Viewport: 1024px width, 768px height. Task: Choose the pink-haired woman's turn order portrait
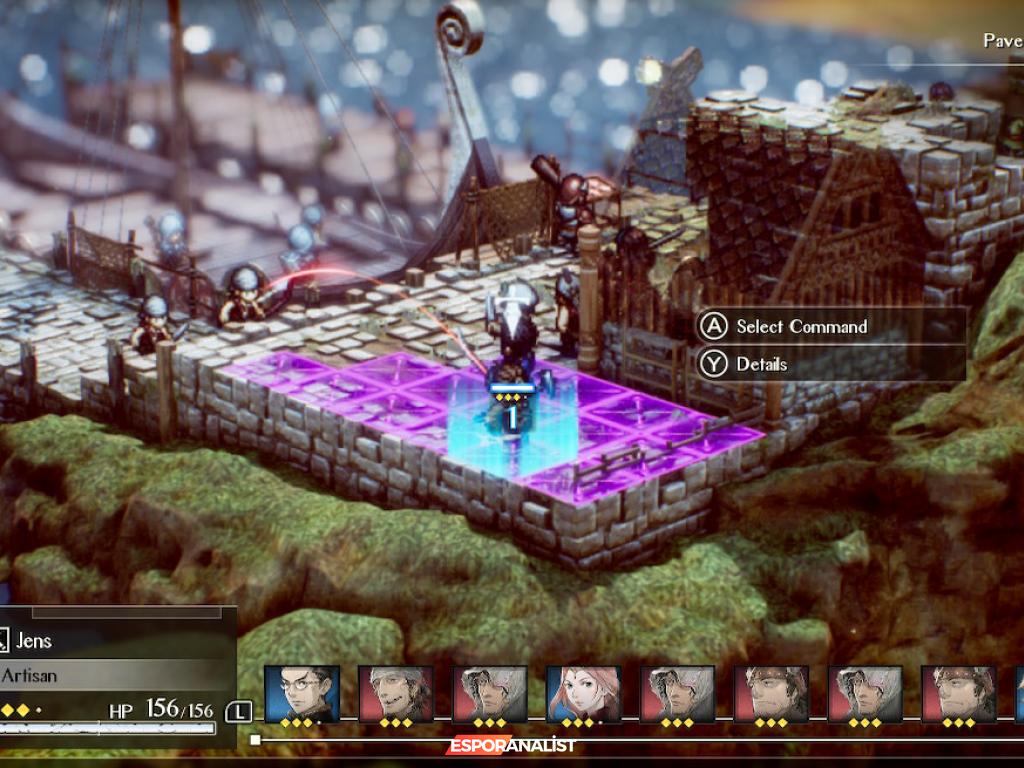583,694
